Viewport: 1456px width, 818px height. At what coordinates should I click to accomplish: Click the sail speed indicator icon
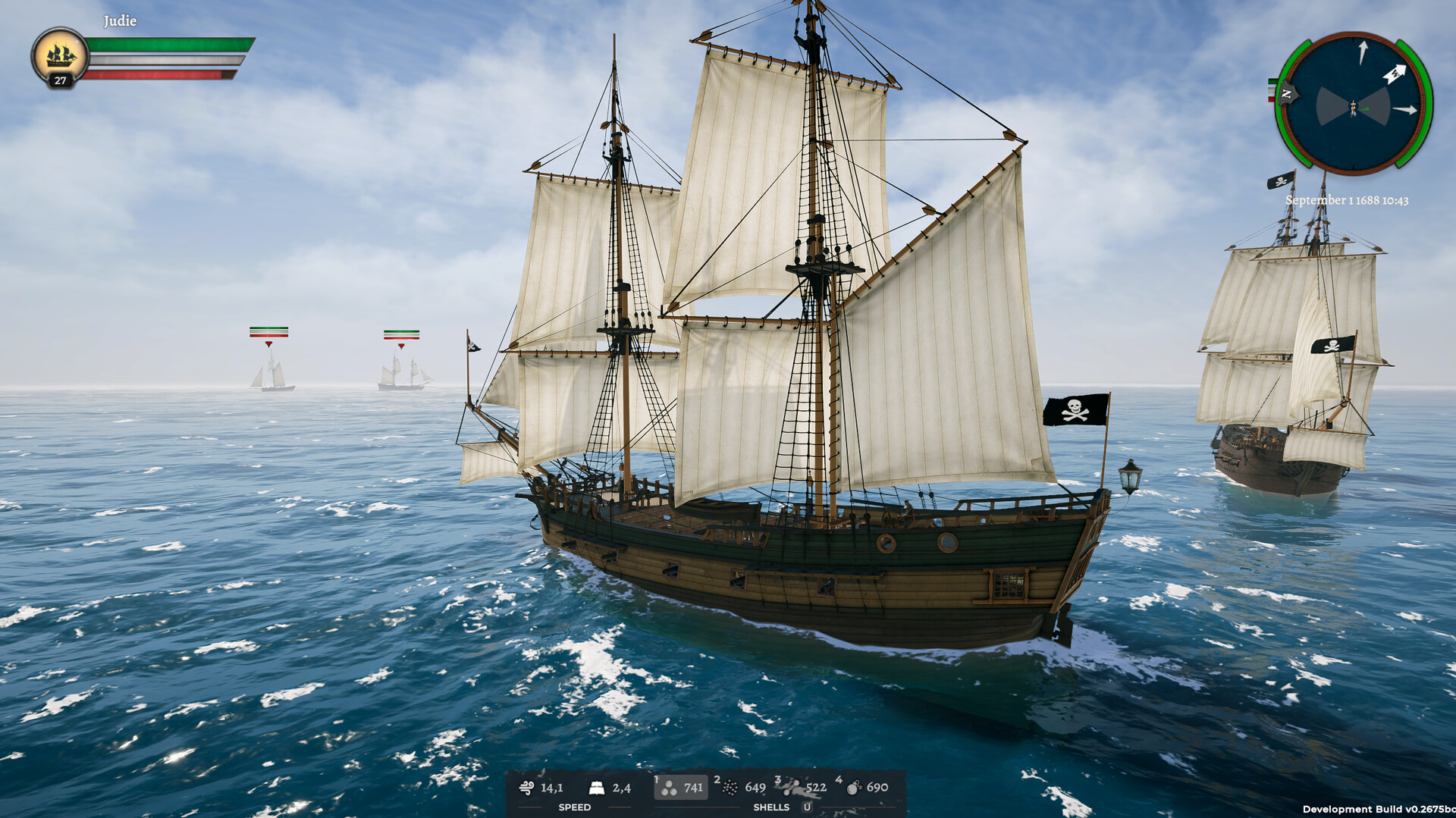coord(598,788)
